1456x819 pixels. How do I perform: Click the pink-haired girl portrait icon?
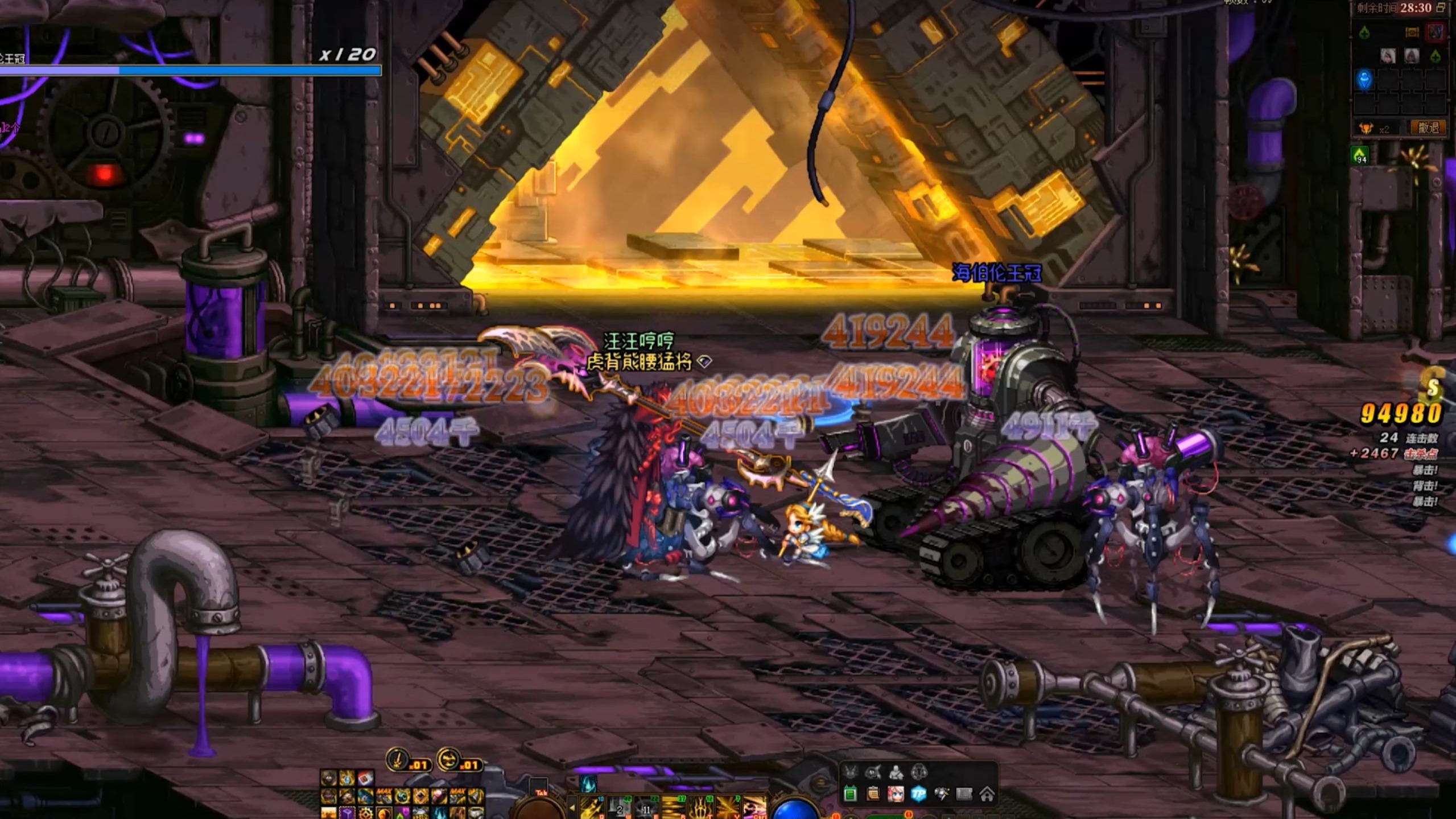pos(896,794)
